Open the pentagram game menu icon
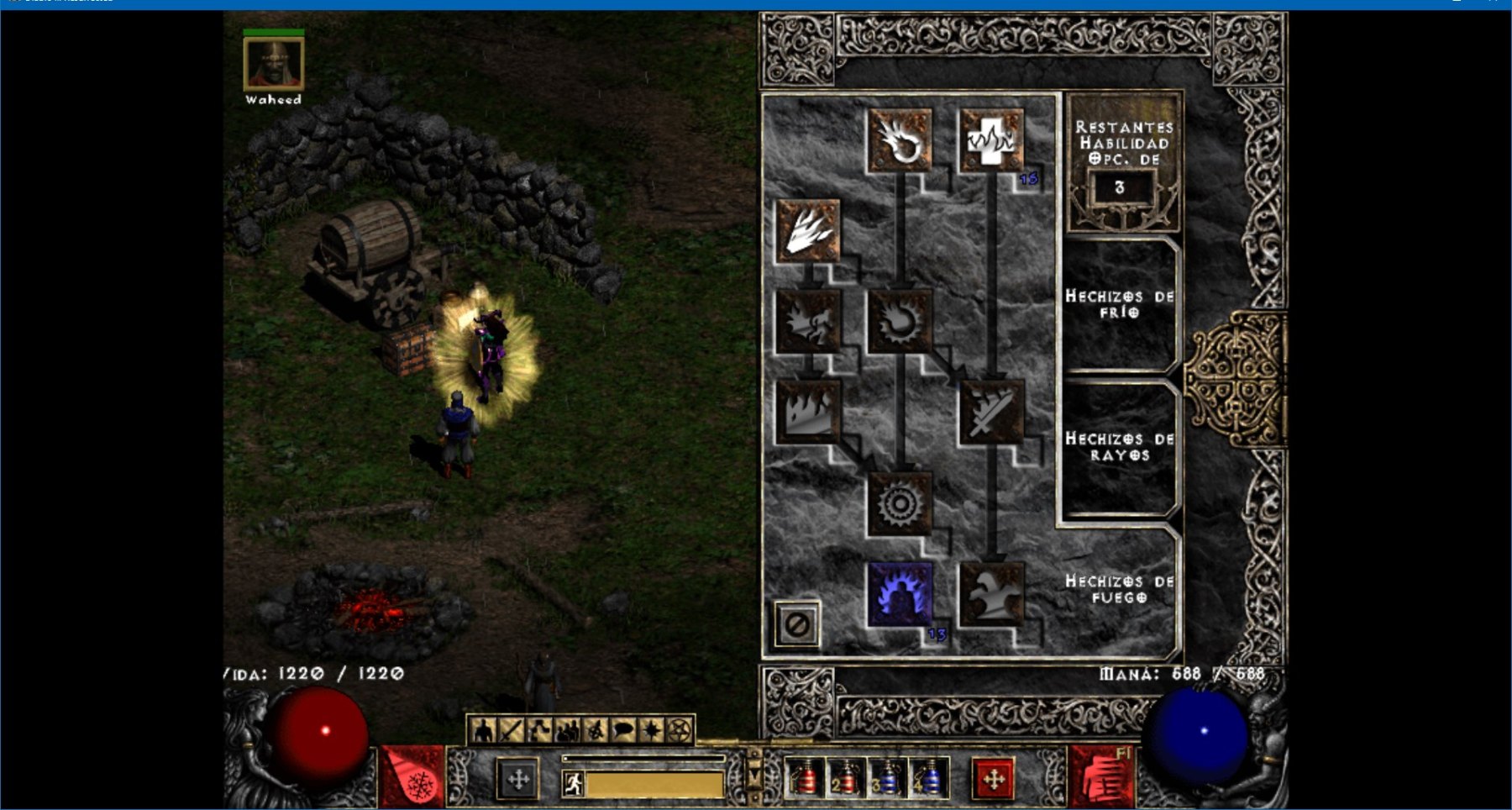This screenshot has width=1512, height=810. click(680, 730)
